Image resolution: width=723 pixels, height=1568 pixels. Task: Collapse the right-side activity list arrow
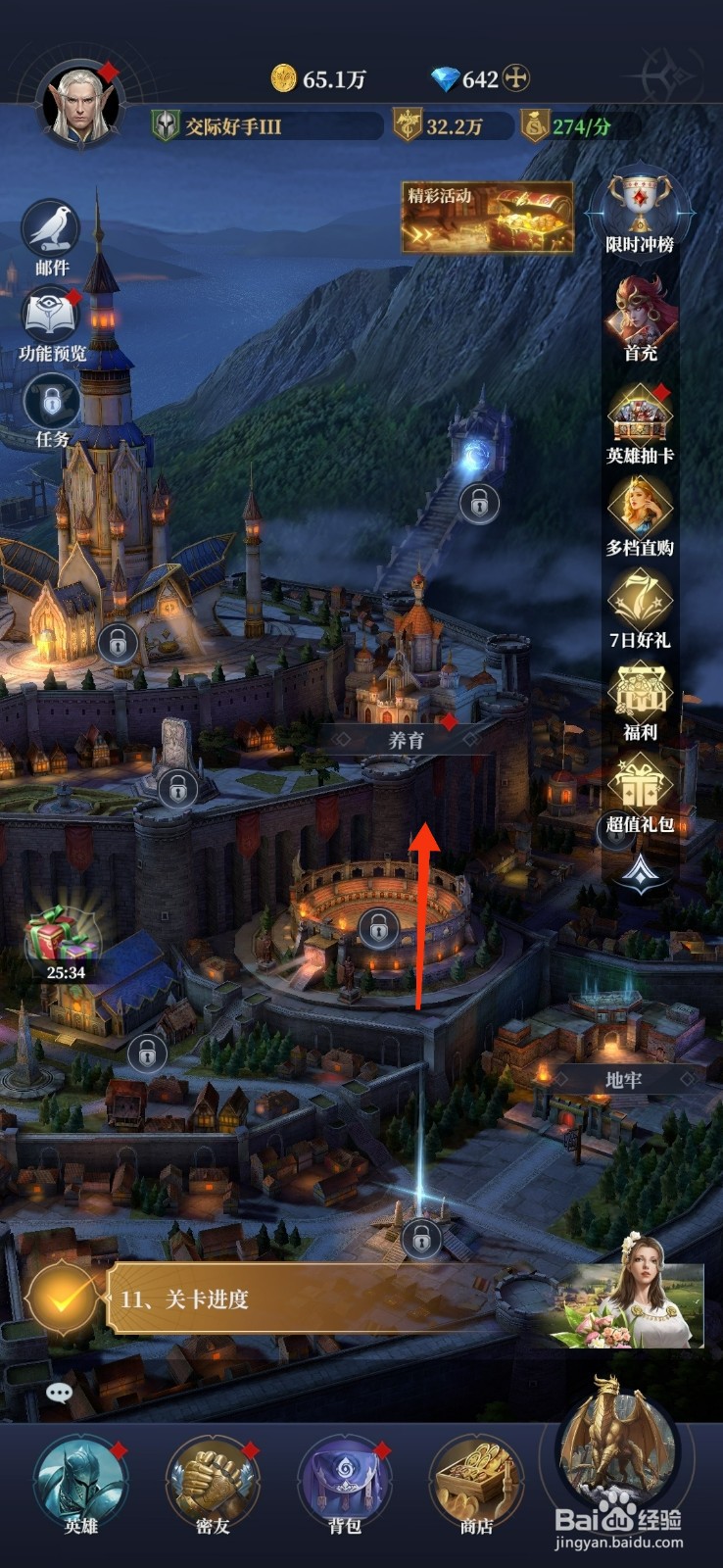pyautogui.click(x=640, y=871)
